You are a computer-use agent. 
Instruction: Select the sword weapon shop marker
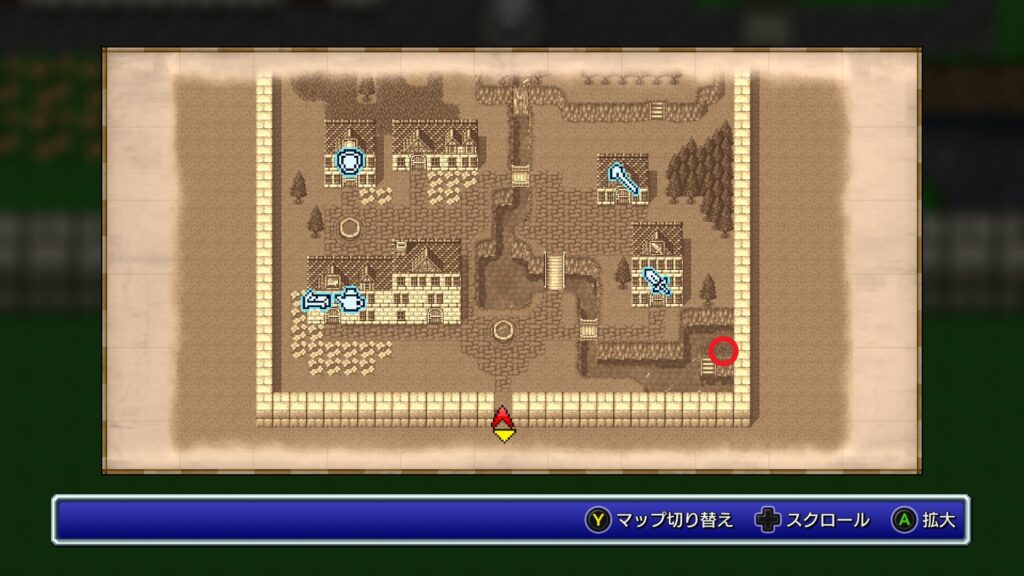(656, 280)
